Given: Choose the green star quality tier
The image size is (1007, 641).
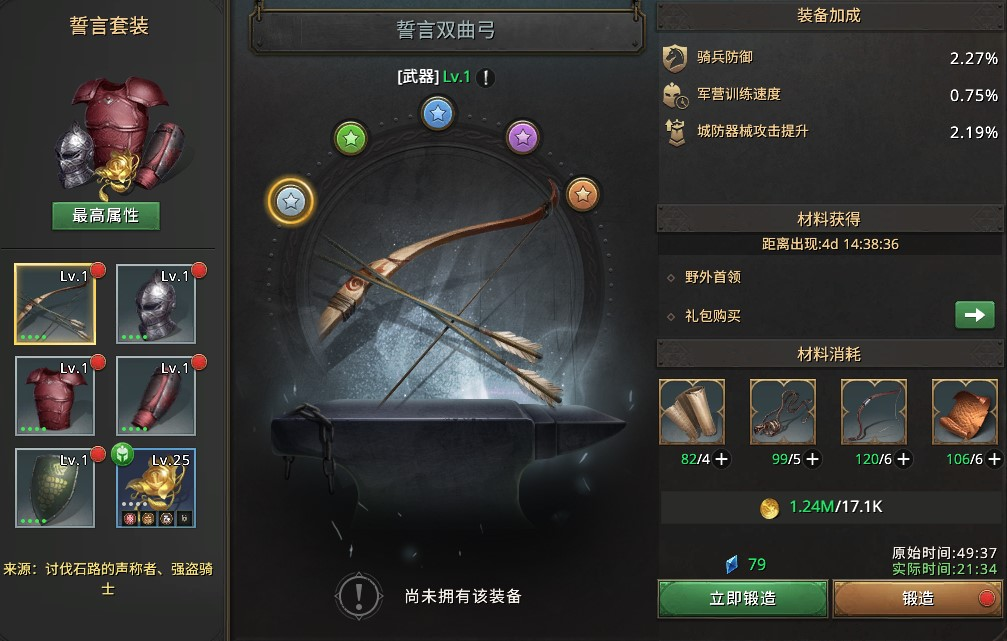Looking at the screenshot, I should [350, 137].
